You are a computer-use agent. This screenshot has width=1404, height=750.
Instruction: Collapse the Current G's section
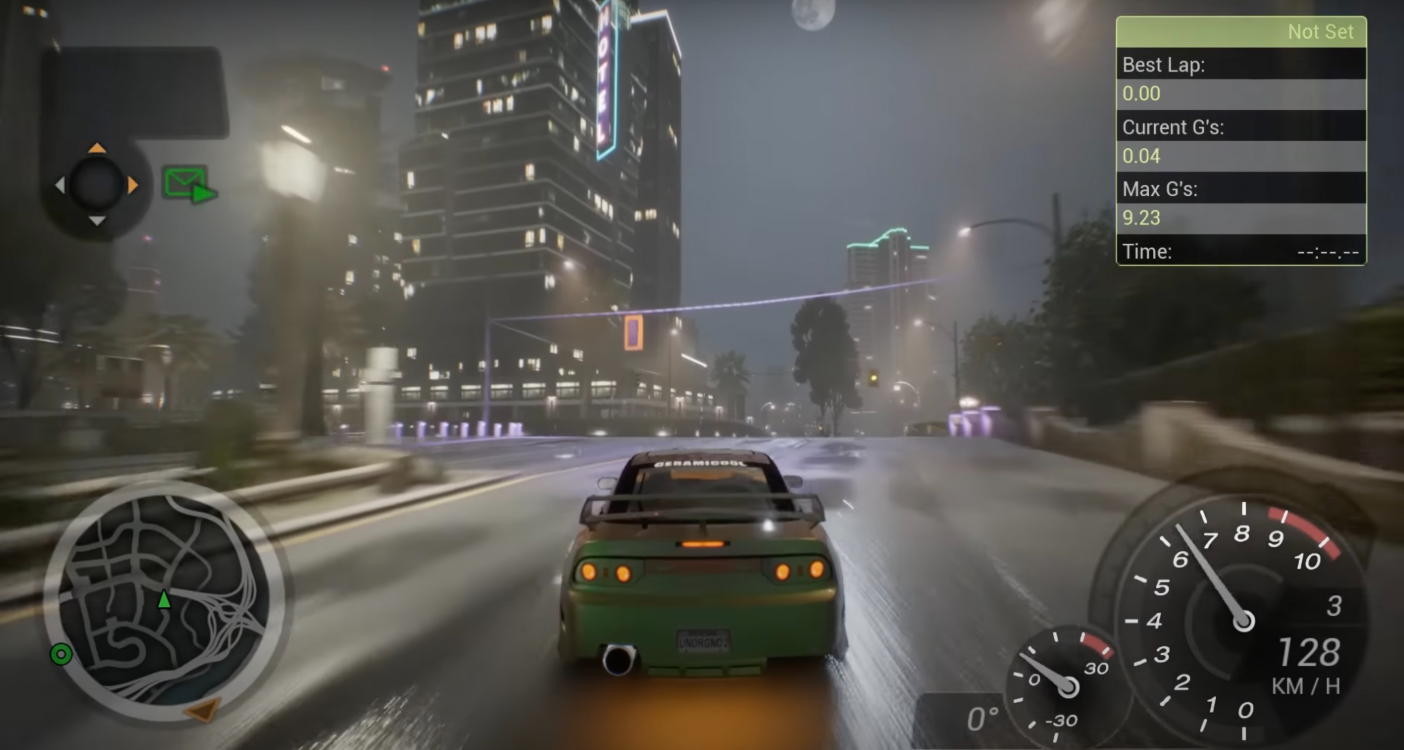pos(1240,127)
